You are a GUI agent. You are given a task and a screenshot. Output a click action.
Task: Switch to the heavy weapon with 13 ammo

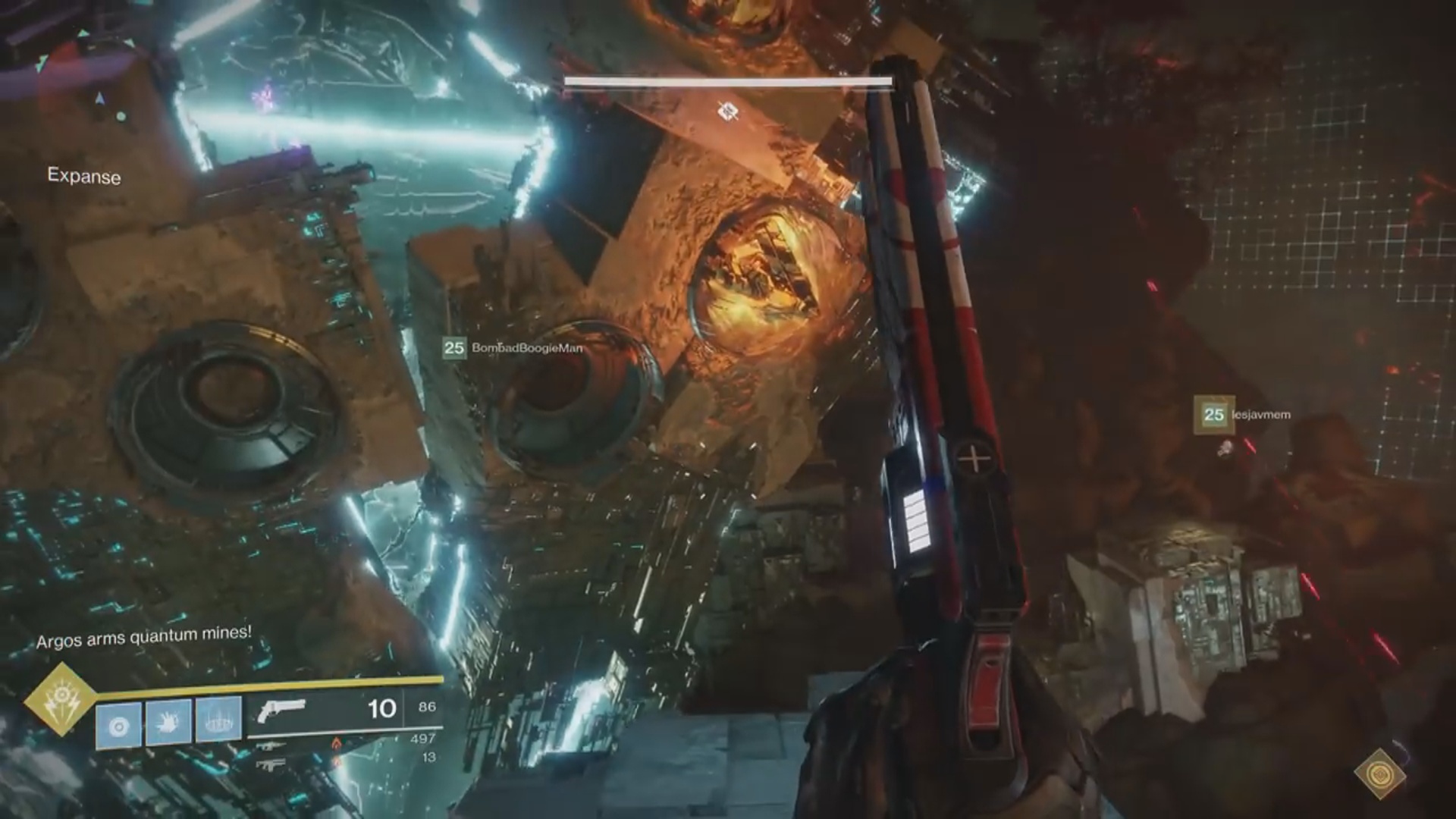point(271,763)
